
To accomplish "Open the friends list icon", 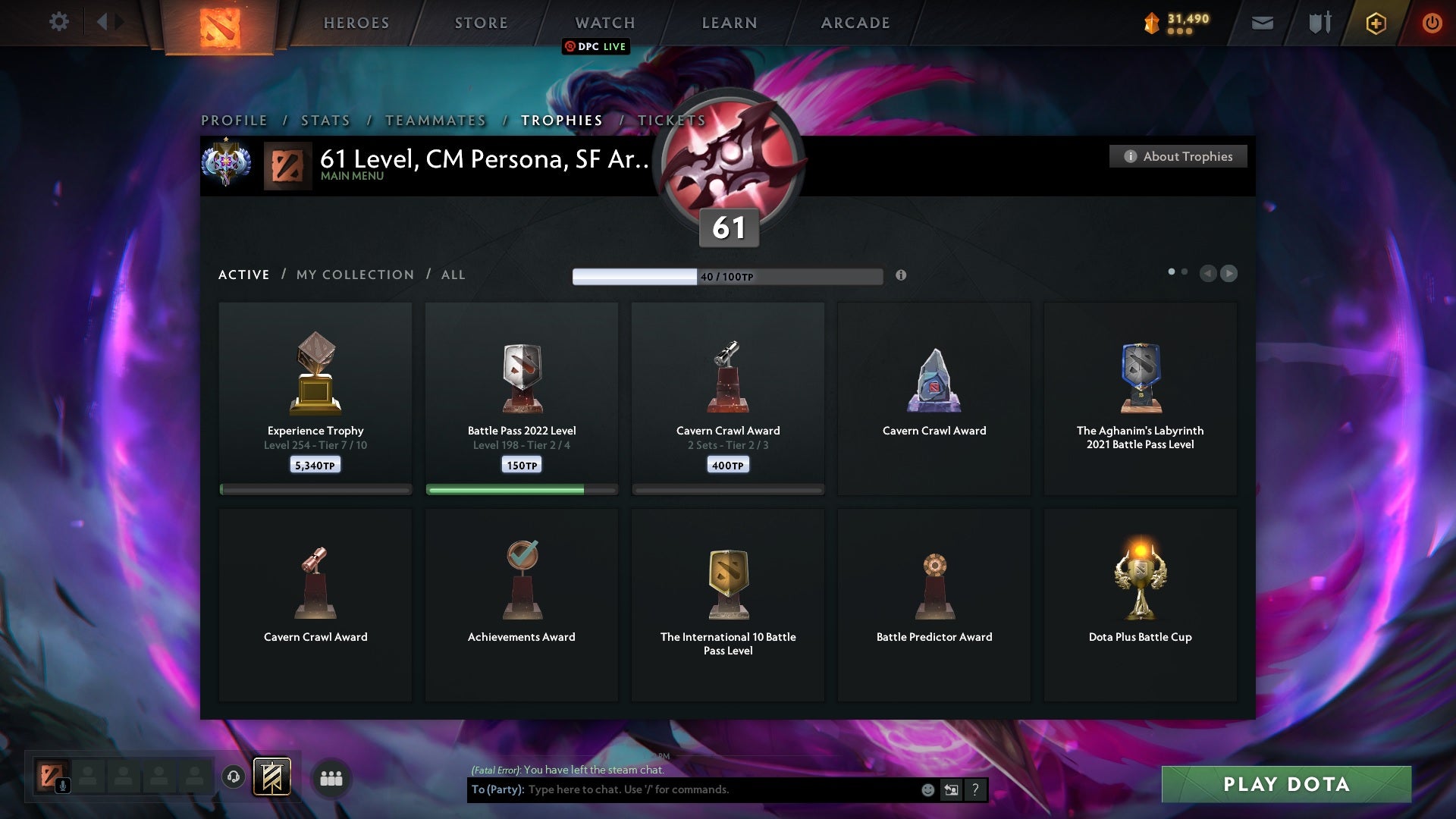I will pos(331,778).
